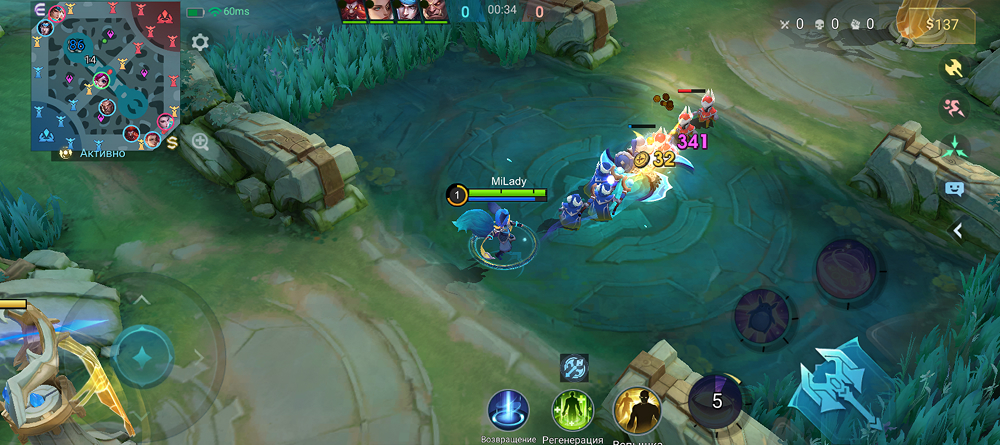
Task: Toggle the swap-arrows icon above the spells
Action: point(574,367)
